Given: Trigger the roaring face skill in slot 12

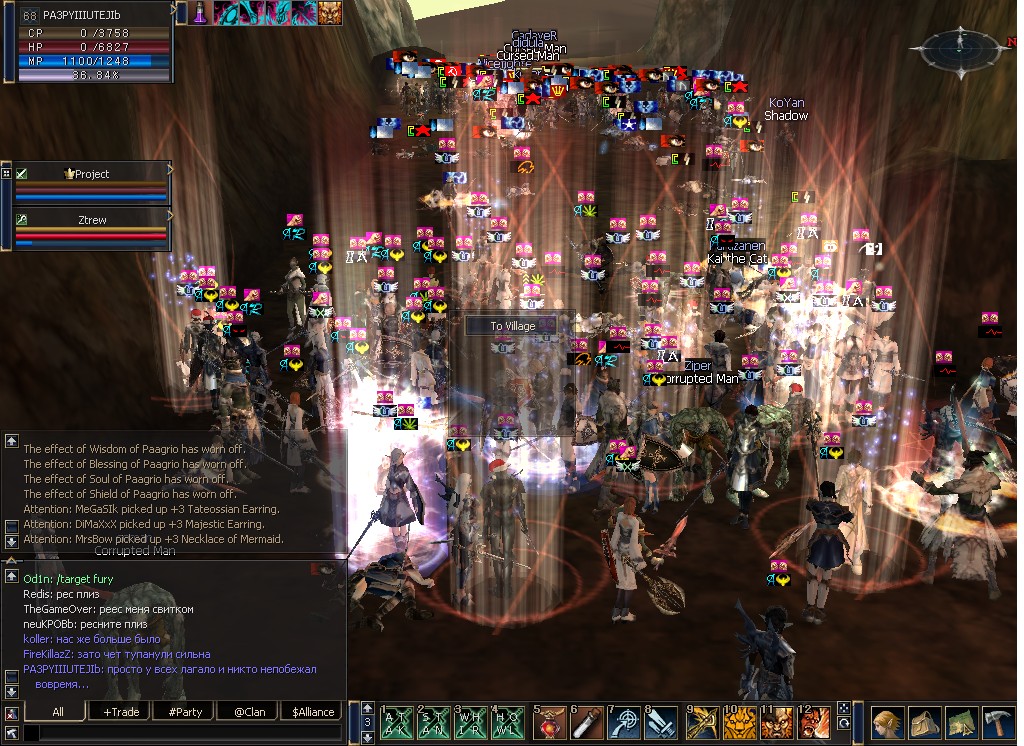Looking at the screenshot, I should tap(816, 722).
